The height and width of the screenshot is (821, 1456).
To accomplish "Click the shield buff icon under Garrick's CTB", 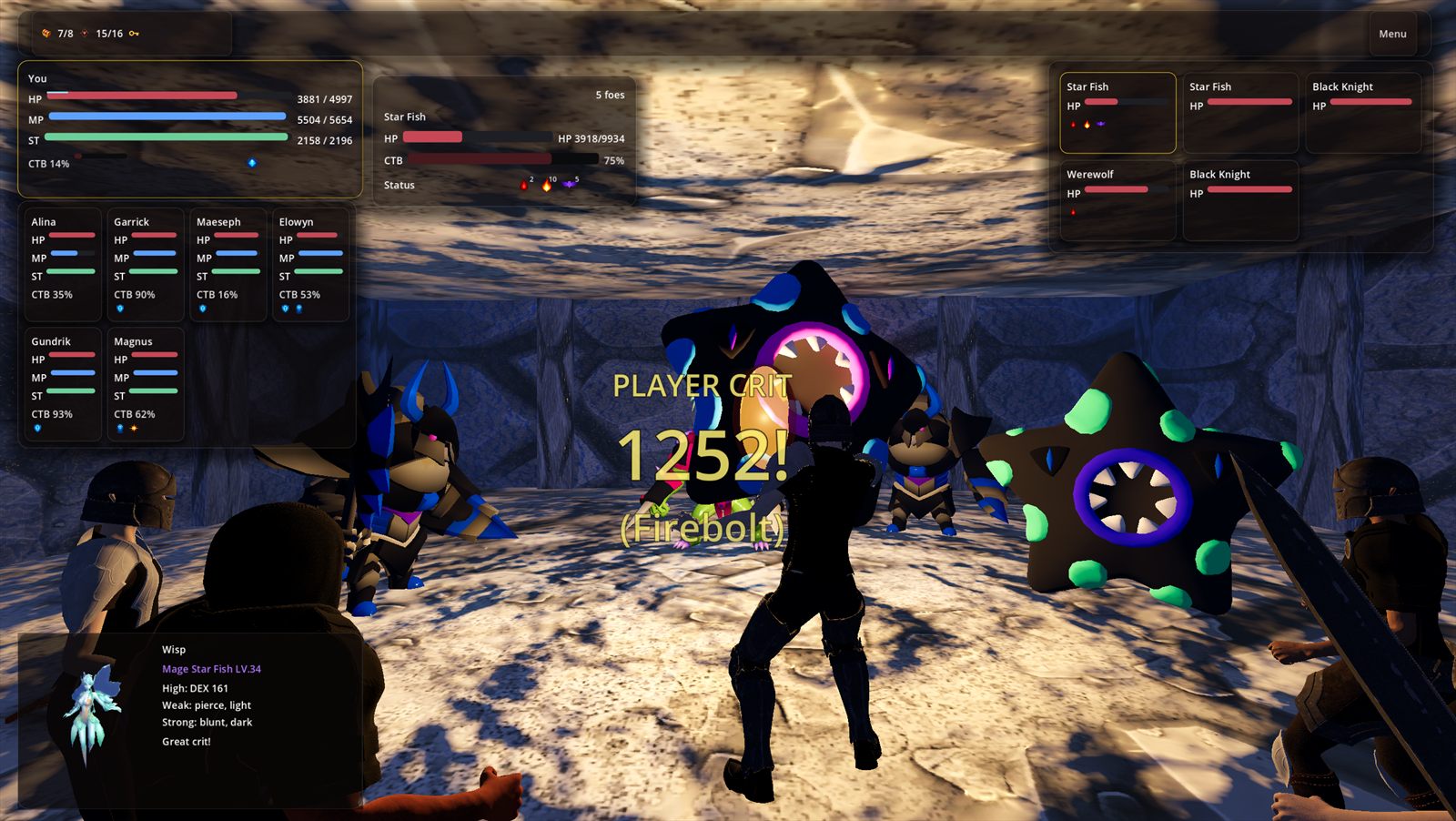I will (x=120, y=308).
